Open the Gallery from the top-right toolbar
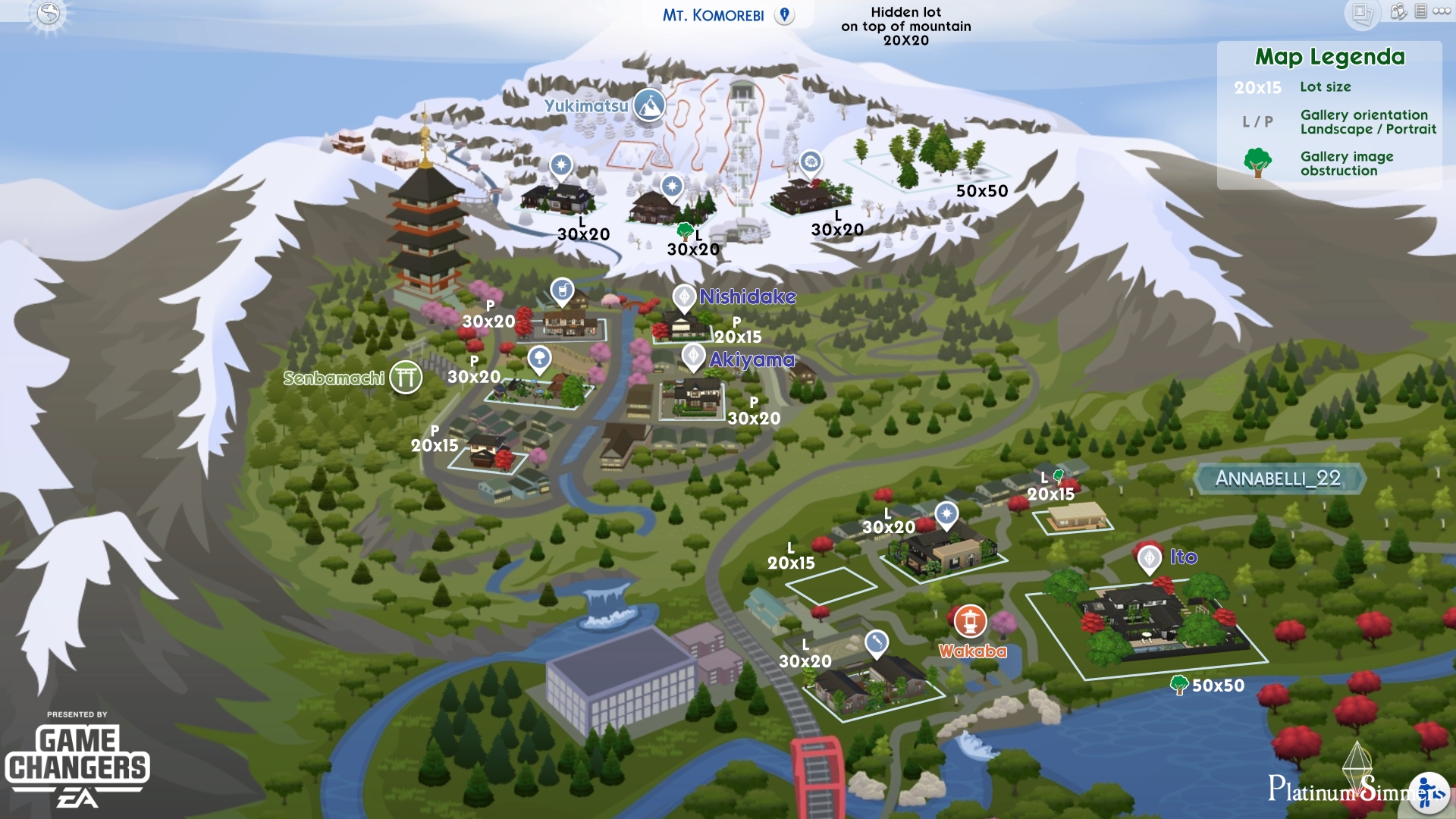Image resolution: width=1456 pixels, height=819 pixels. tap(1362, 13)
